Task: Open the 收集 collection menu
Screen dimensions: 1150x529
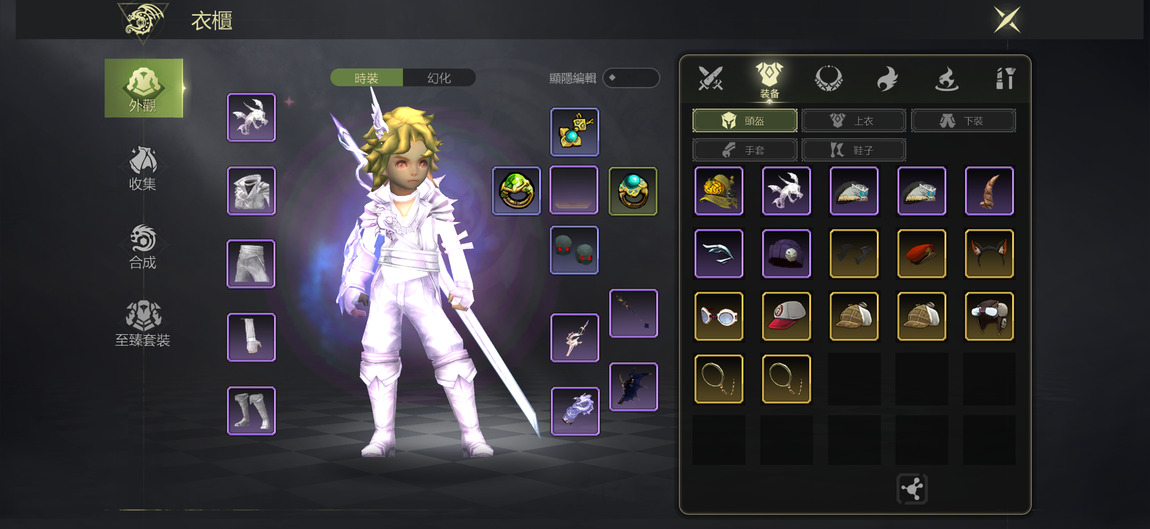Action: coord(143,167)
